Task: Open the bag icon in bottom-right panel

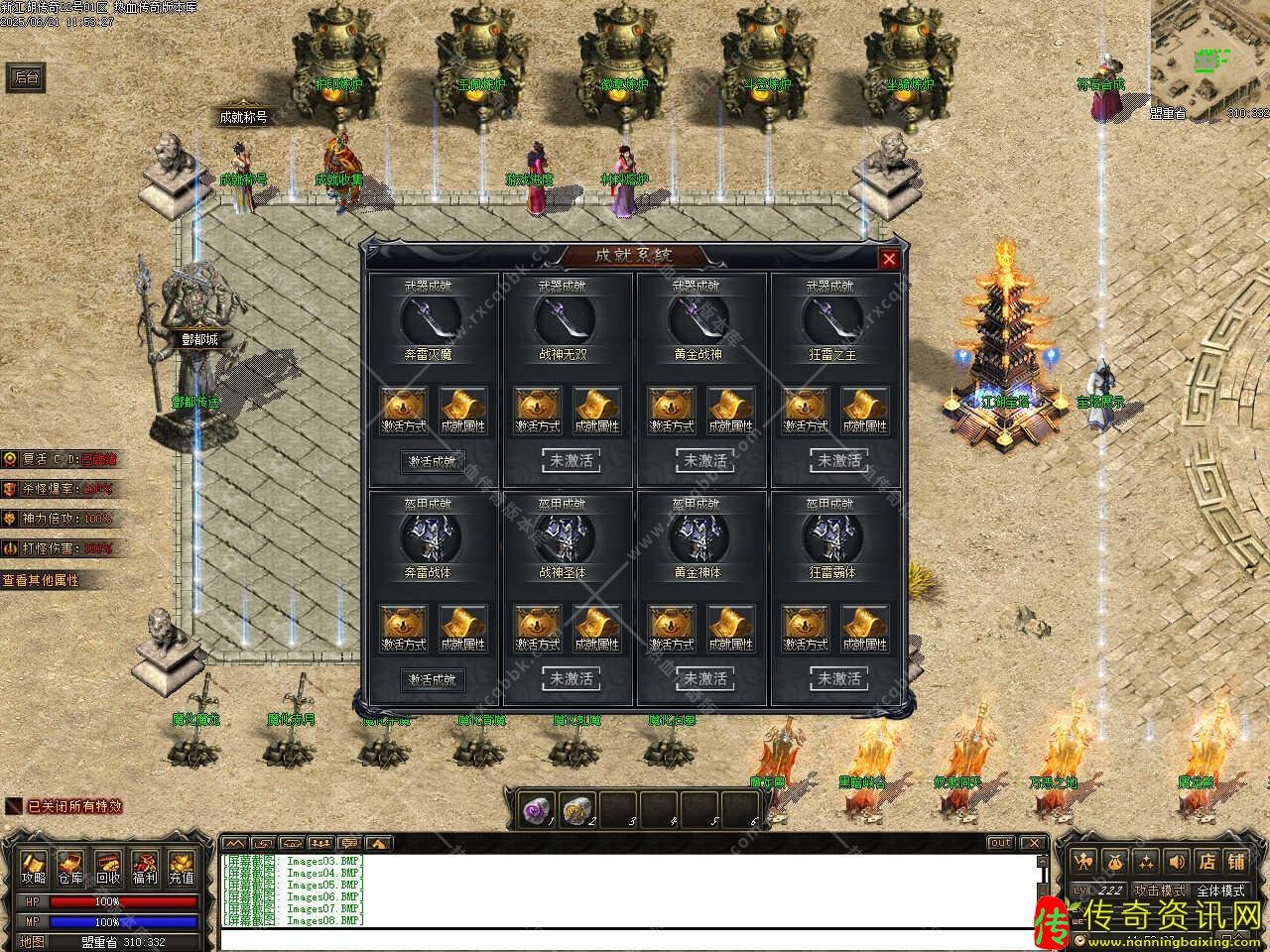Action: click(1115, 861)
